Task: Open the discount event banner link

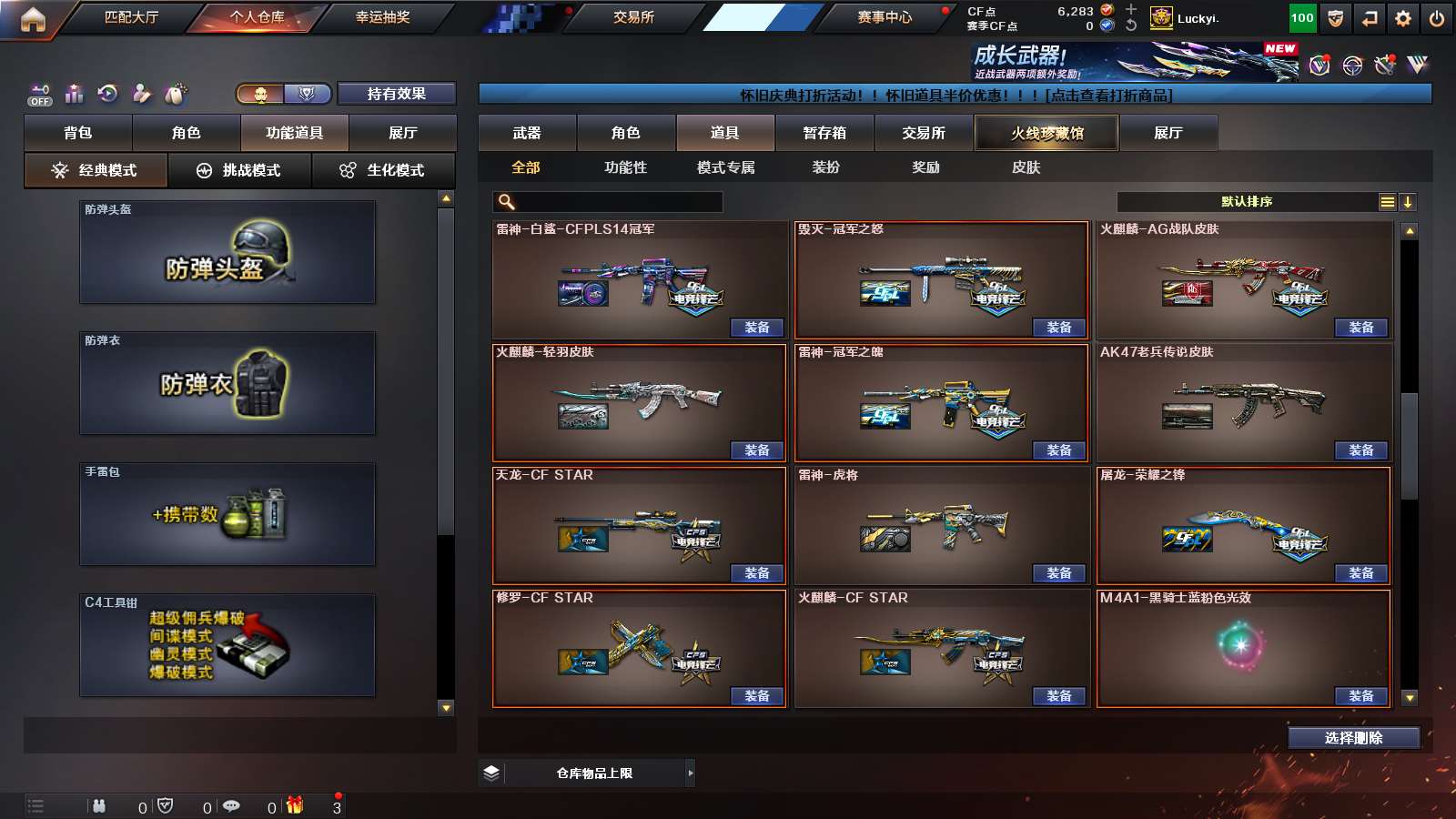Action: (x=955, y=95)
